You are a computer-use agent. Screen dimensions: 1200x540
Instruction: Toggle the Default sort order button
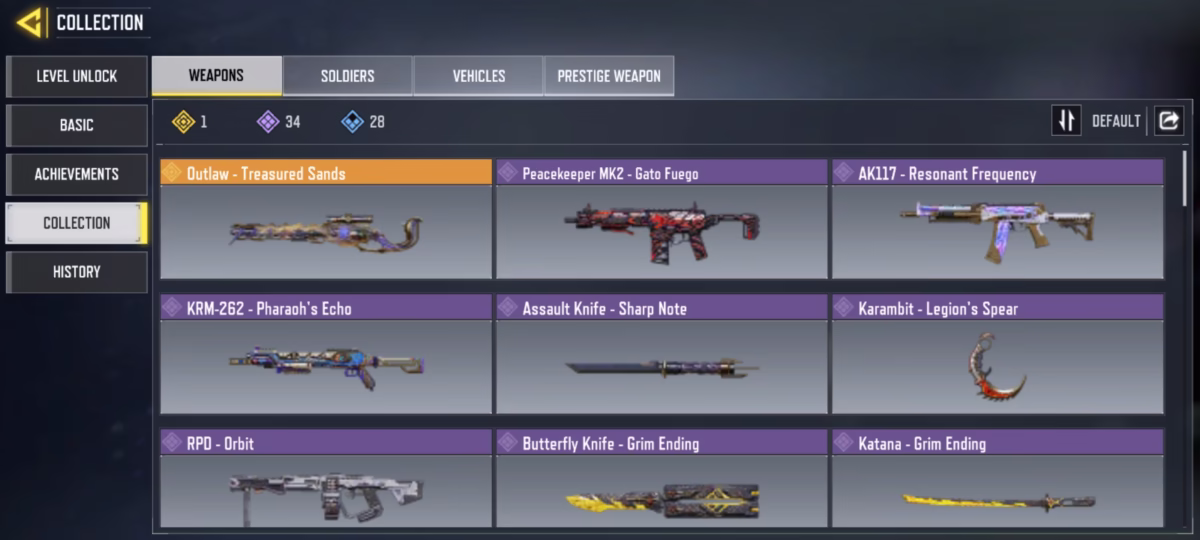tap(1067, 121)
